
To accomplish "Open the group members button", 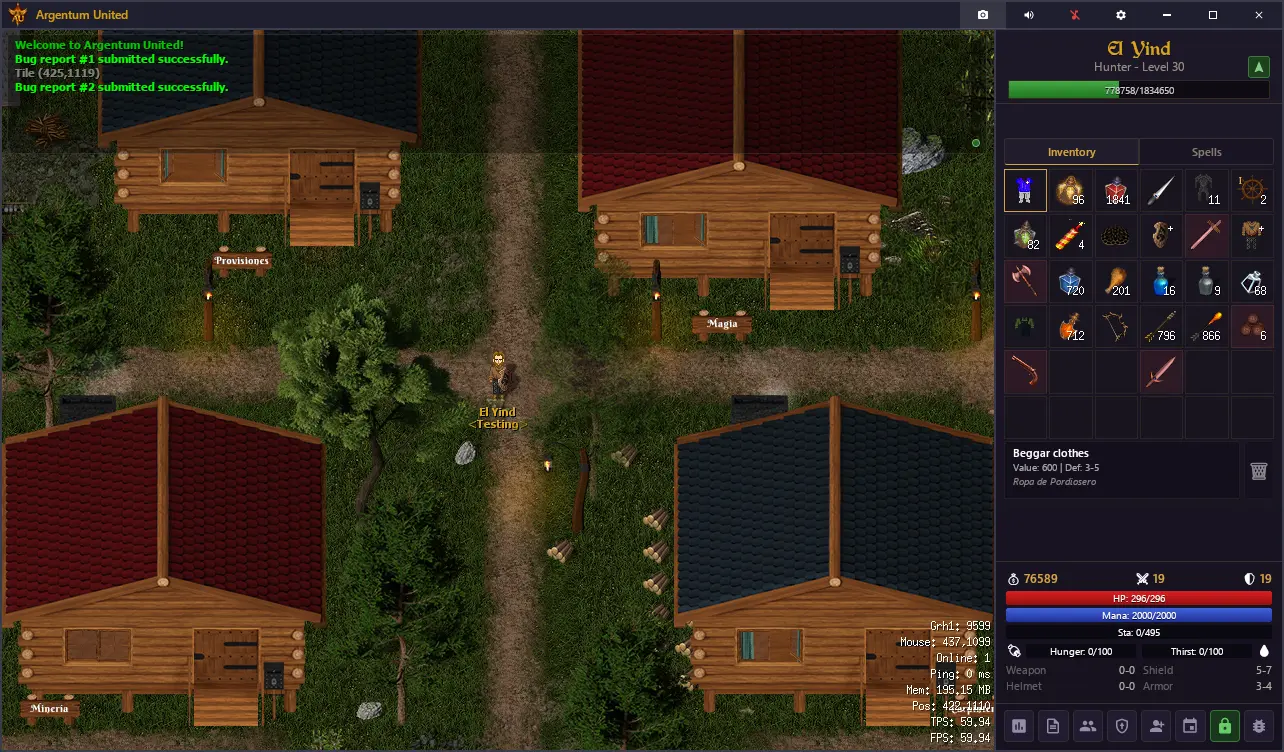I will 1087,726.
